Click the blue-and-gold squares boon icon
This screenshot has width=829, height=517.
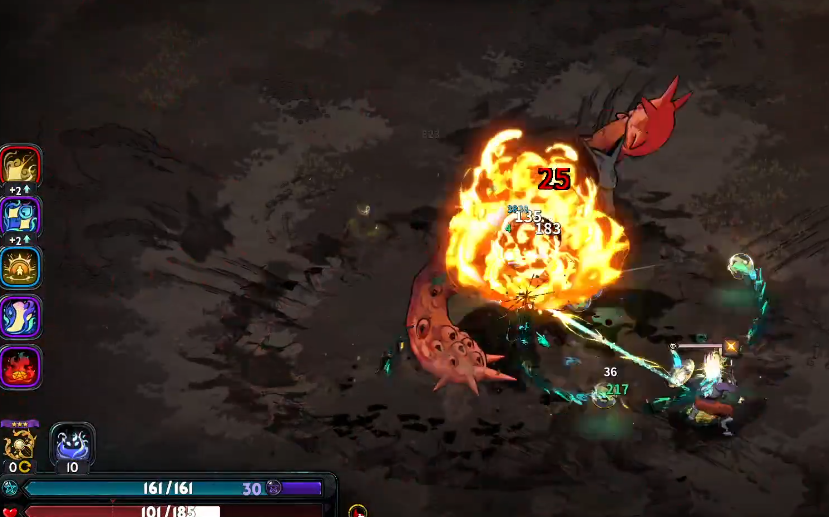20,216
